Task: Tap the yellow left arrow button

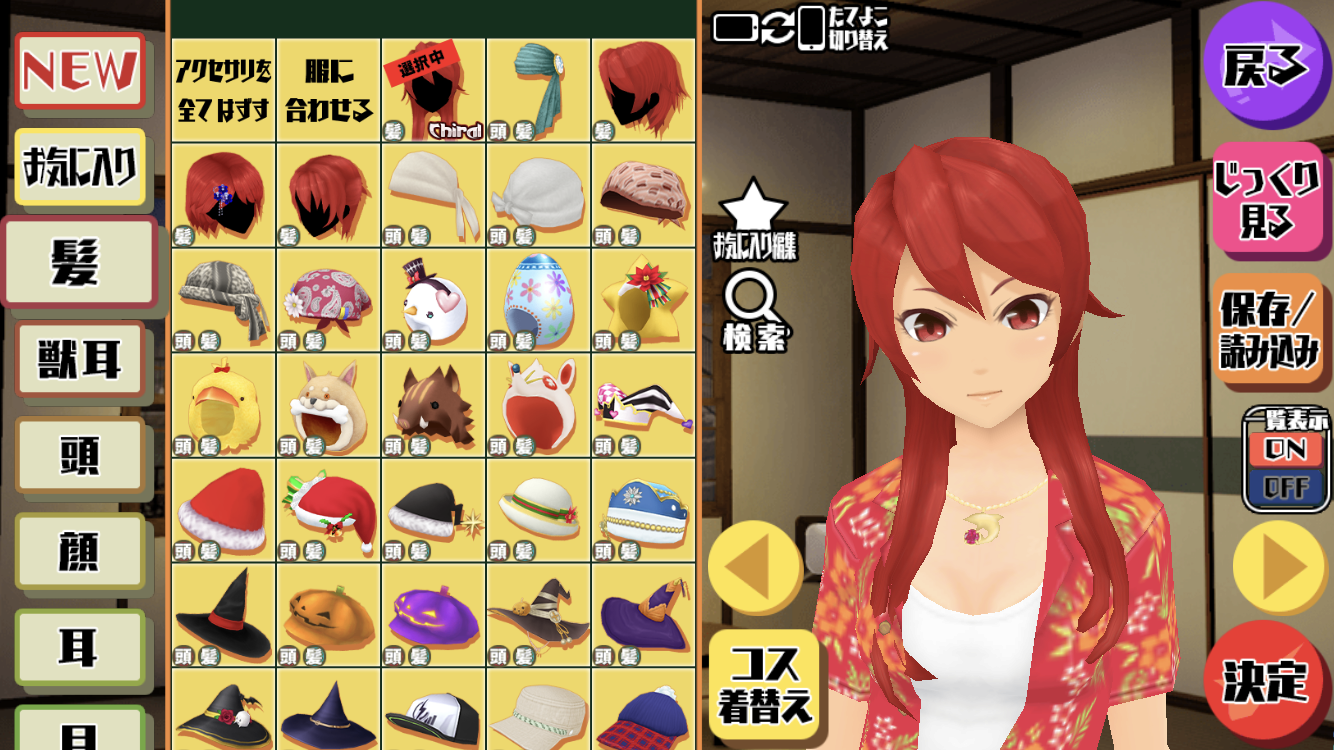Action: coord(754,567)
